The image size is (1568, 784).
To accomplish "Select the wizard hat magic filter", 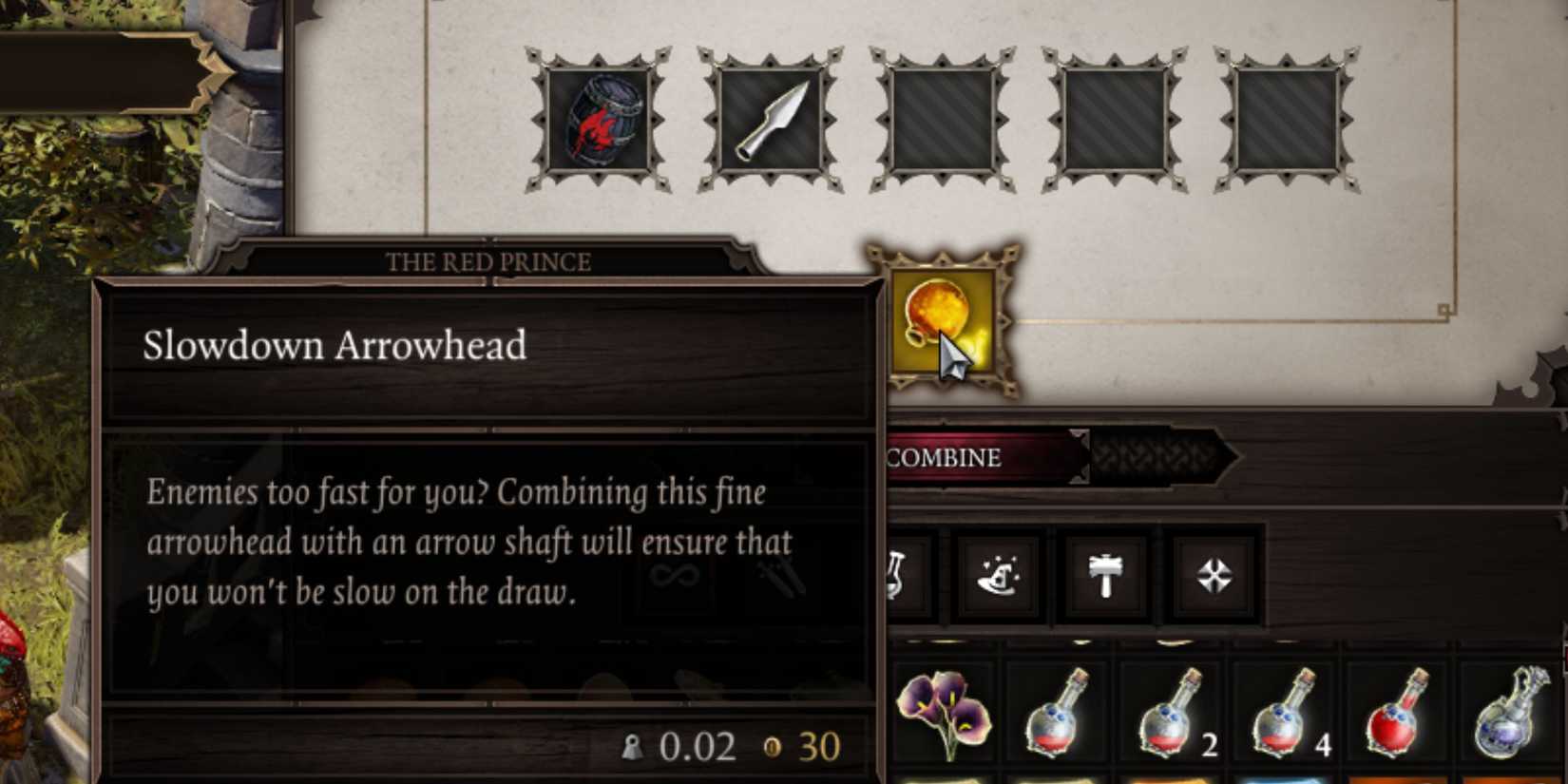I will point(1001,574).
